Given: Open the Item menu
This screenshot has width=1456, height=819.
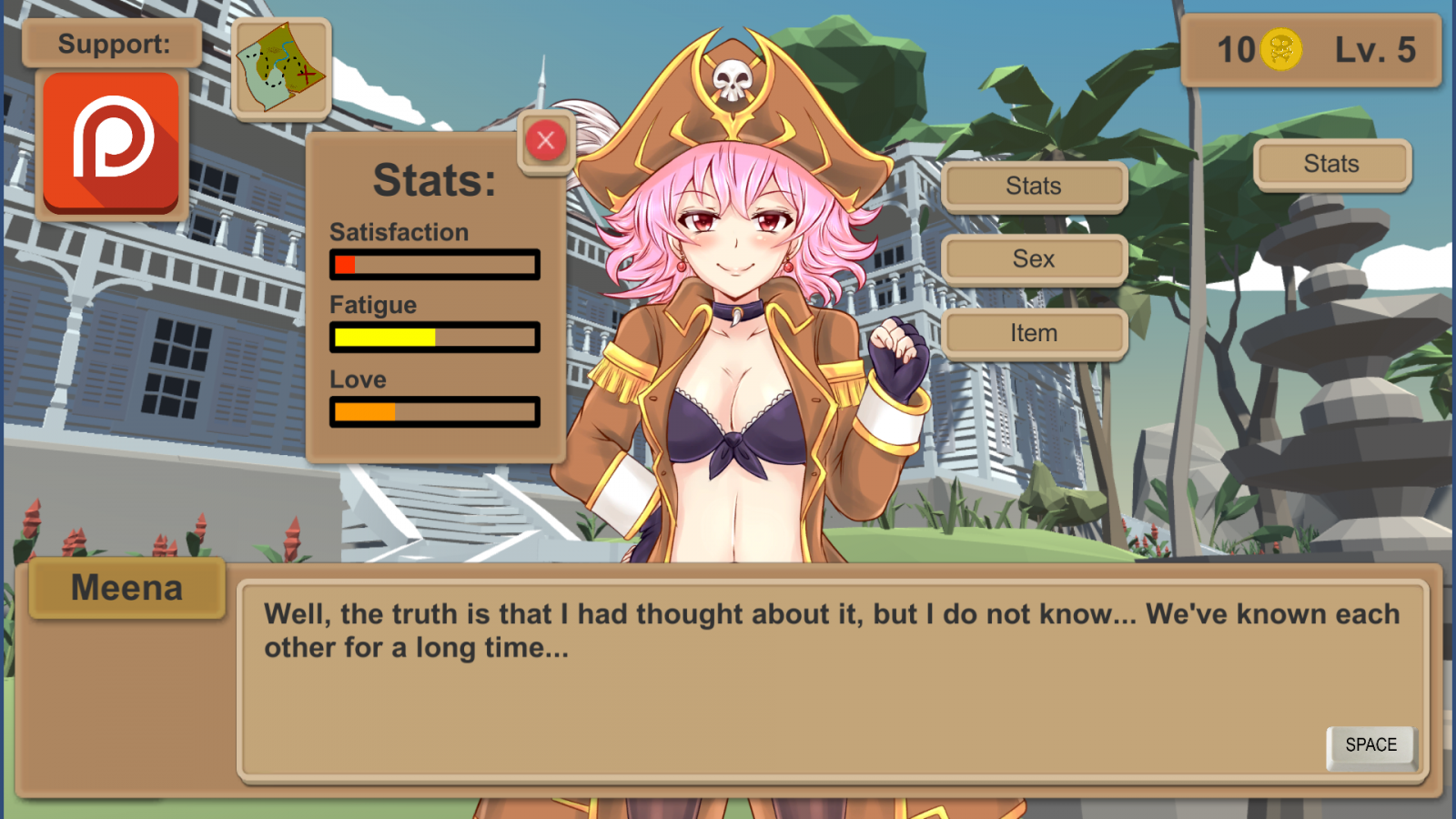Looking at the screenshot, I should [1034, 333].
